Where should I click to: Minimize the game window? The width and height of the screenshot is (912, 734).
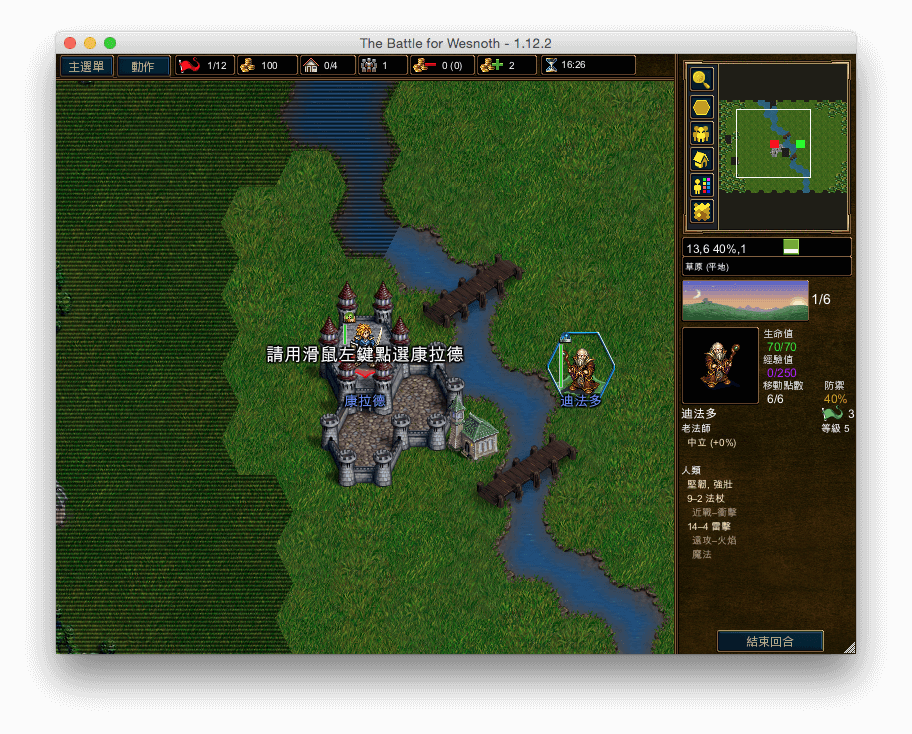point(90,43)
